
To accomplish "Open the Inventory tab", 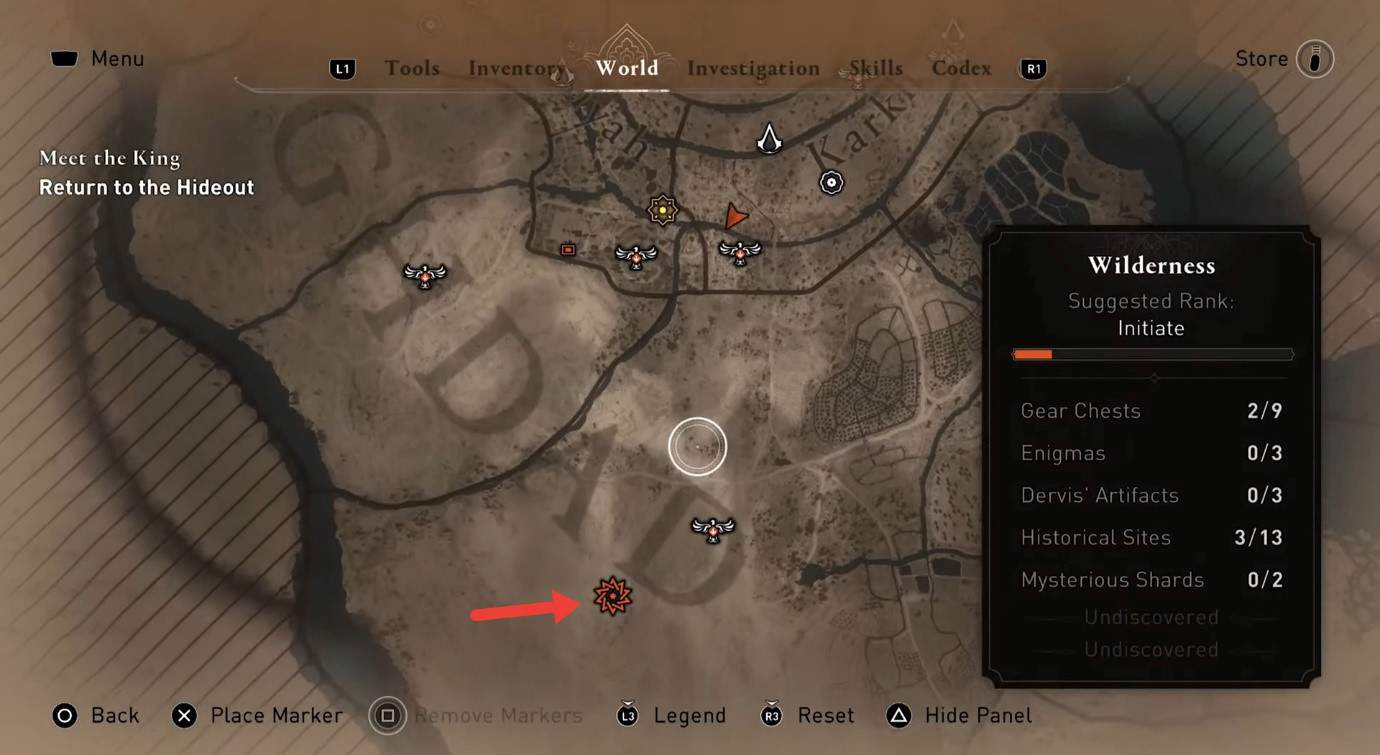I will (517, 68).
